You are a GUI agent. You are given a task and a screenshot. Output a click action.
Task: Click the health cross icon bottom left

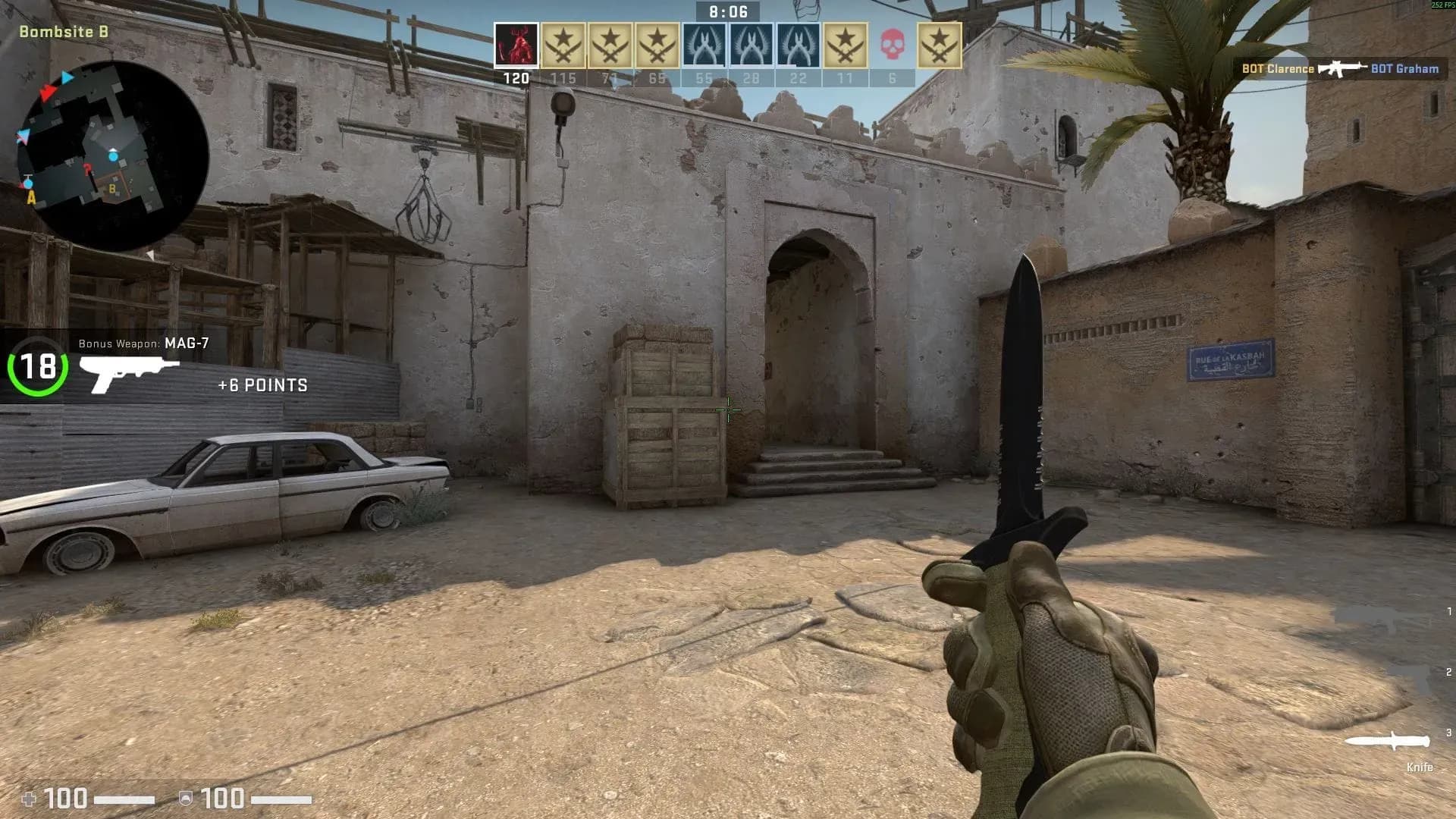(28, 797)
